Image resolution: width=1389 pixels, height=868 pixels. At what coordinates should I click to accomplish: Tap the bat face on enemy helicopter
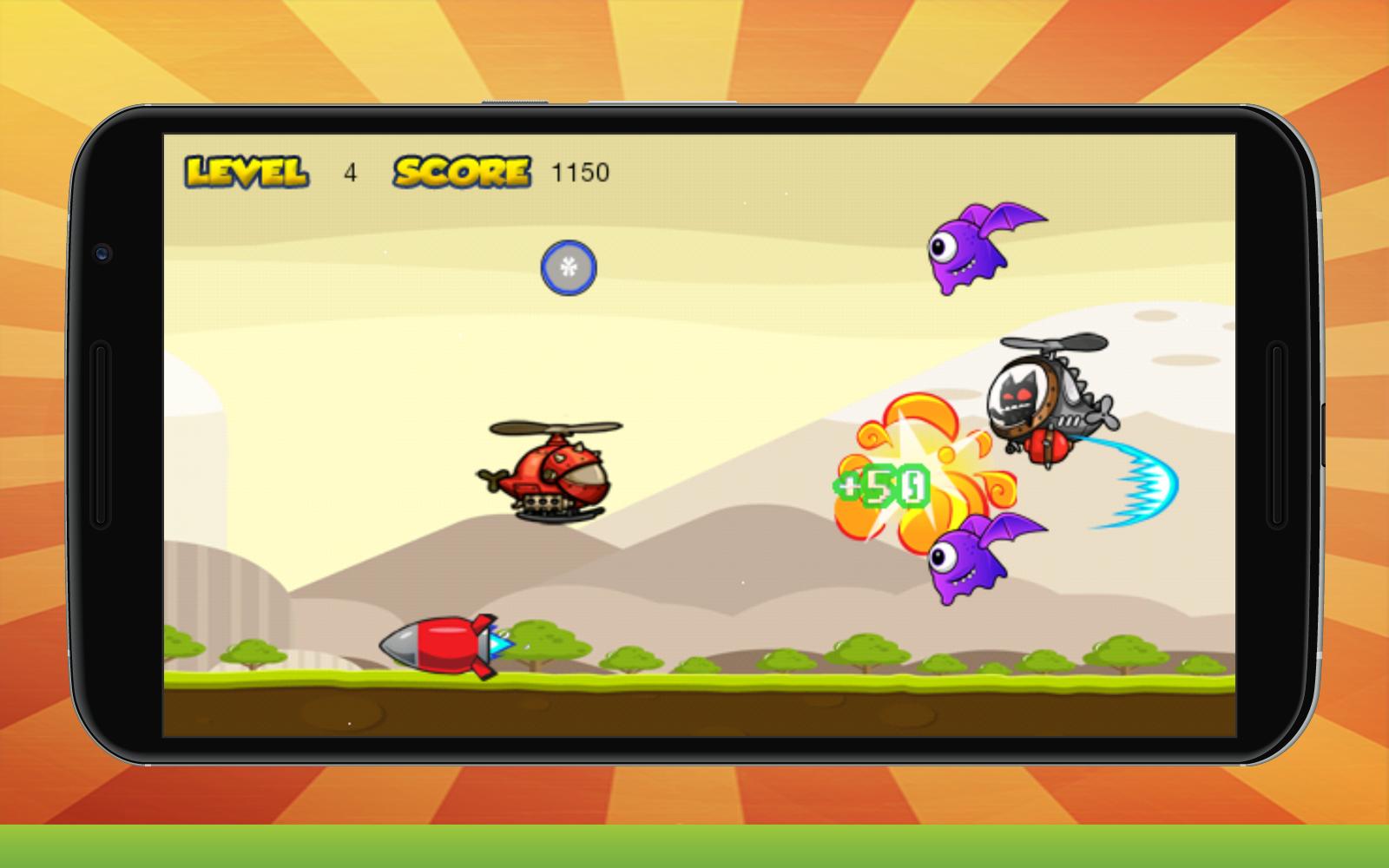coord(1016,395)
